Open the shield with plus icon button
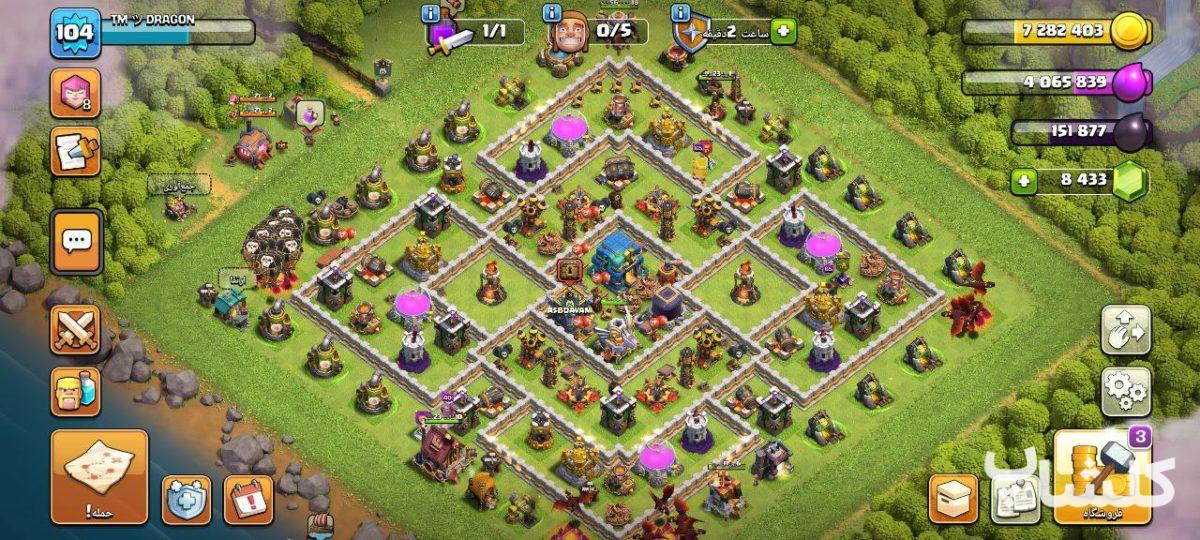Viewport: 1200px width, 540px height. (x=187, y=499)
